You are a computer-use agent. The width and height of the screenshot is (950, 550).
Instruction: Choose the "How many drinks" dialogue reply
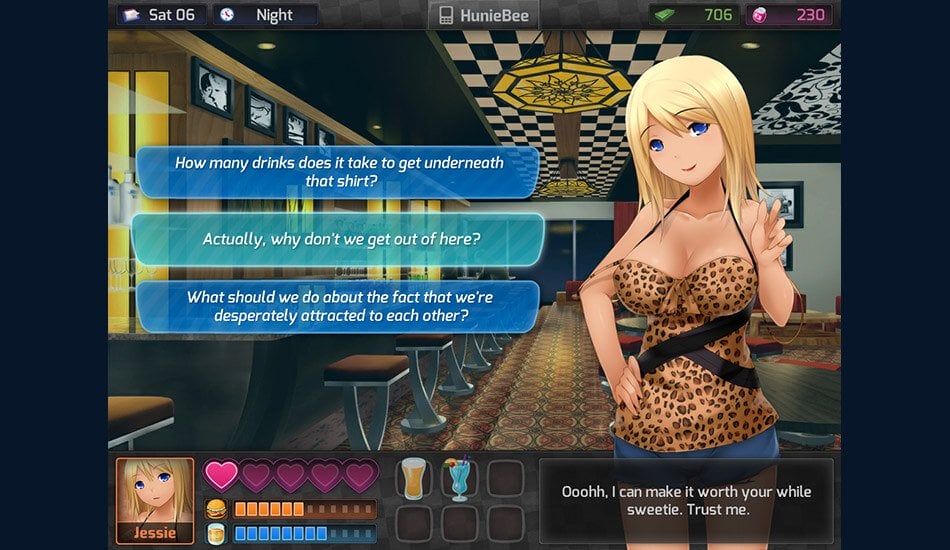pyautogui.click(x=338, y=172)
